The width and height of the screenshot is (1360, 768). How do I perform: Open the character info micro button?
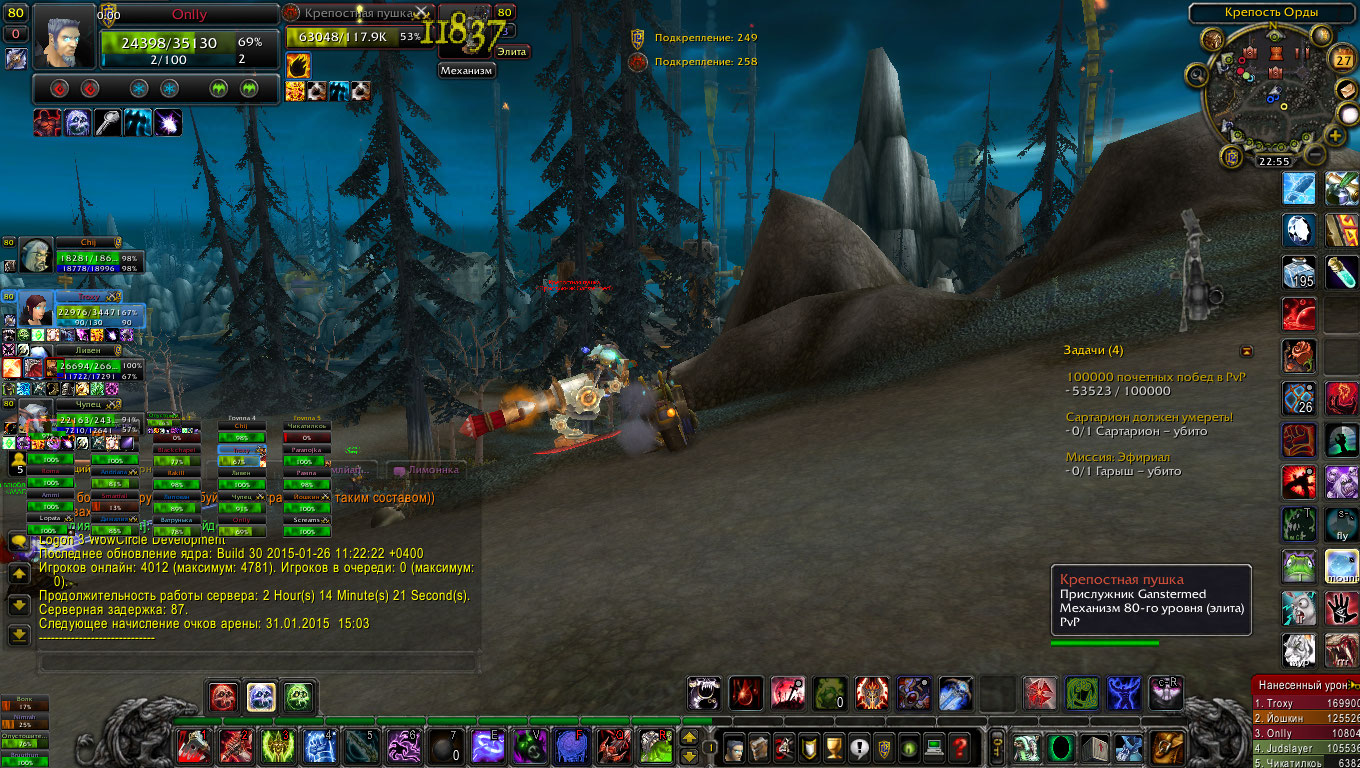click(736, 746)
